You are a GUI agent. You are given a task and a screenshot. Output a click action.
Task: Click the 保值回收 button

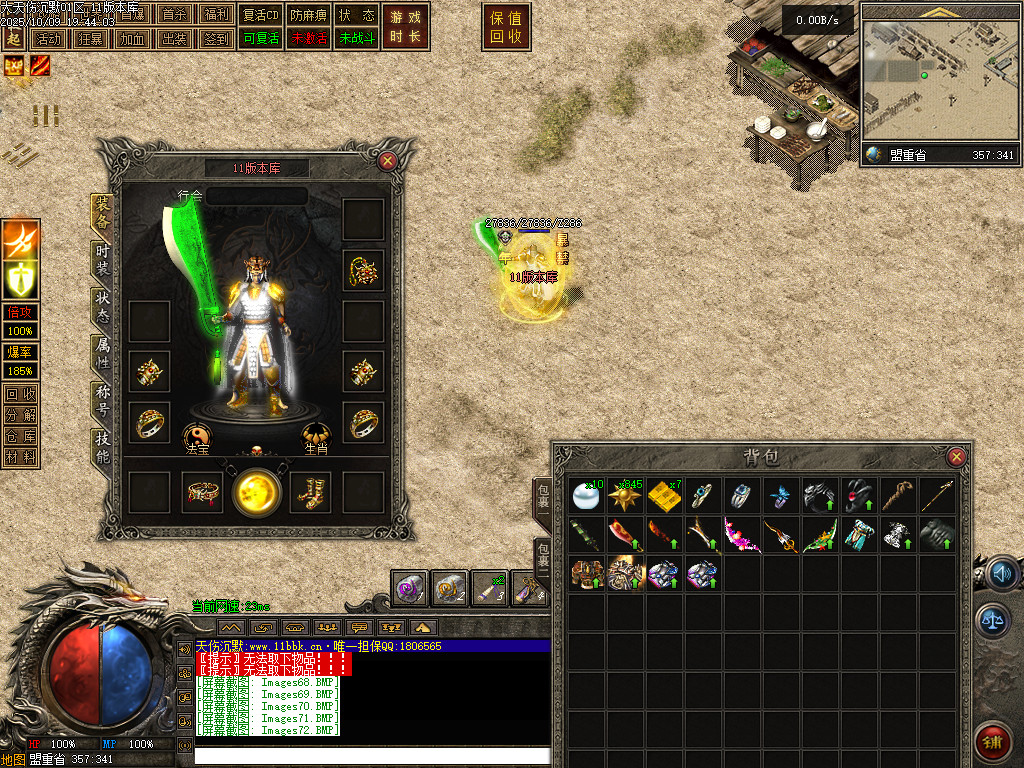click(x=506, y=27)
